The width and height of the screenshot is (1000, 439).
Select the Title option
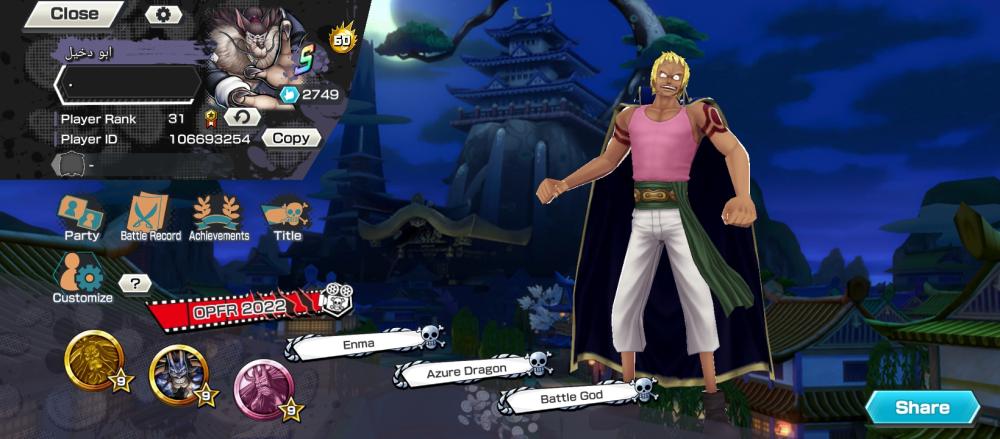287,217
